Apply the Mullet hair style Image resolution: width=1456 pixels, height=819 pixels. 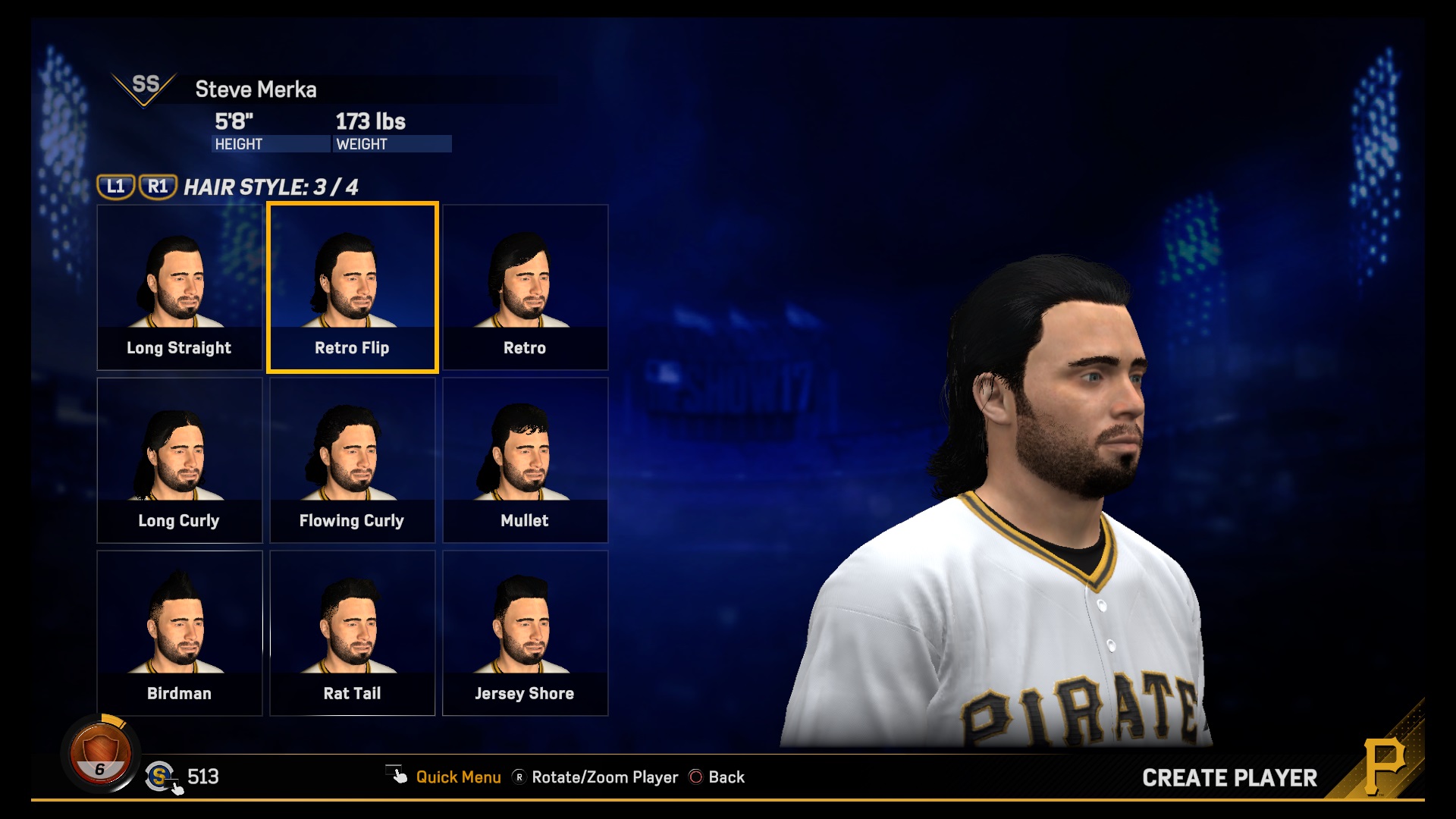coord(525,460)
